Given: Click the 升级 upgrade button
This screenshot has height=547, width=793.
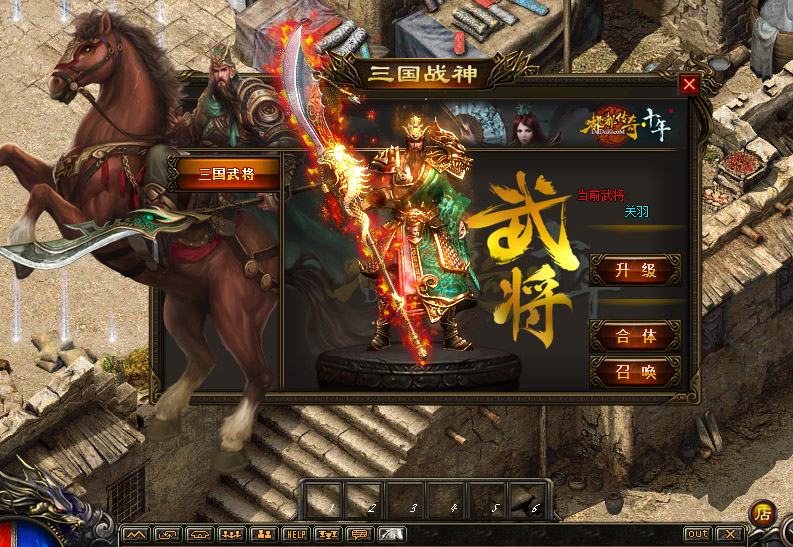Looking at the screenshot, I should point(635,270).
